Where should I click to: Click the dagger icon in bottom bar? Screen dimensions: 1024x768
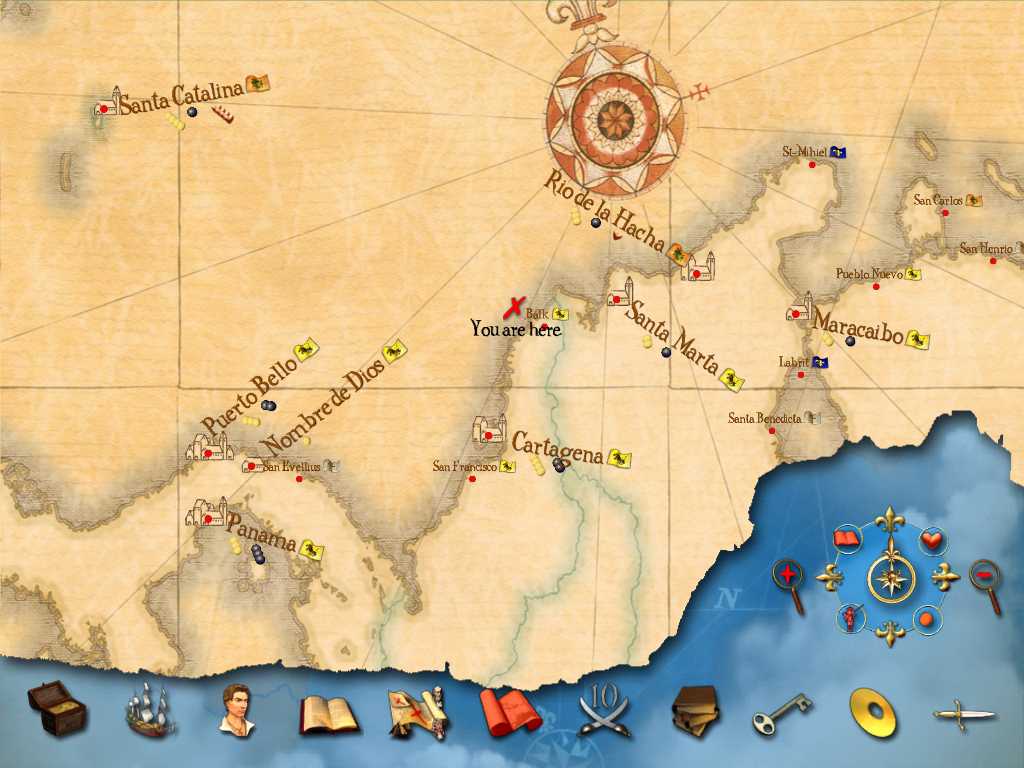click(x=964, y=714)
